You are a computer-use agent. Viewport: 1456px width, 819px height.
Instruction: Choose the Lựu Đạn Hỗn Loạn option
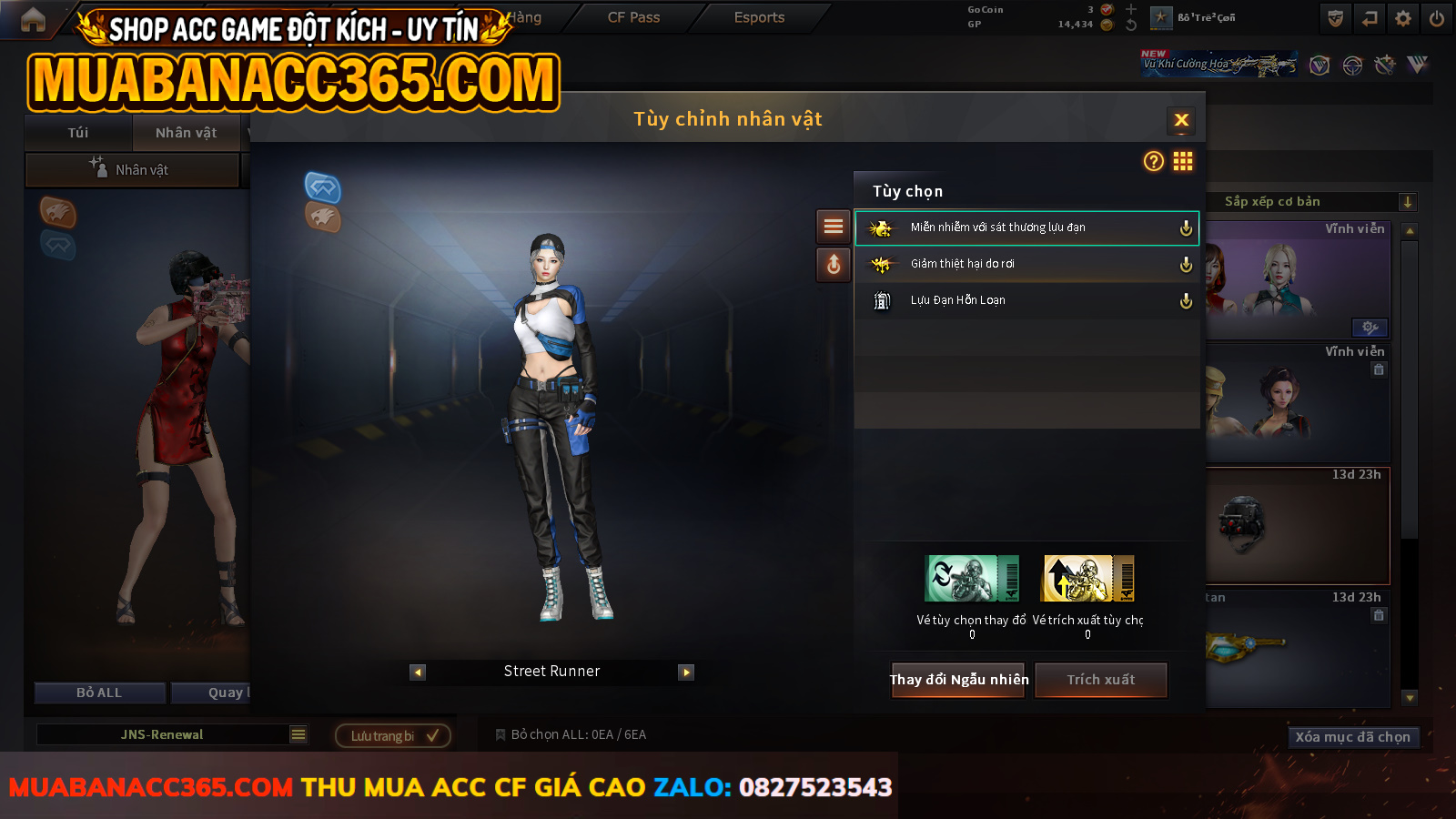tap(1026, 300)
